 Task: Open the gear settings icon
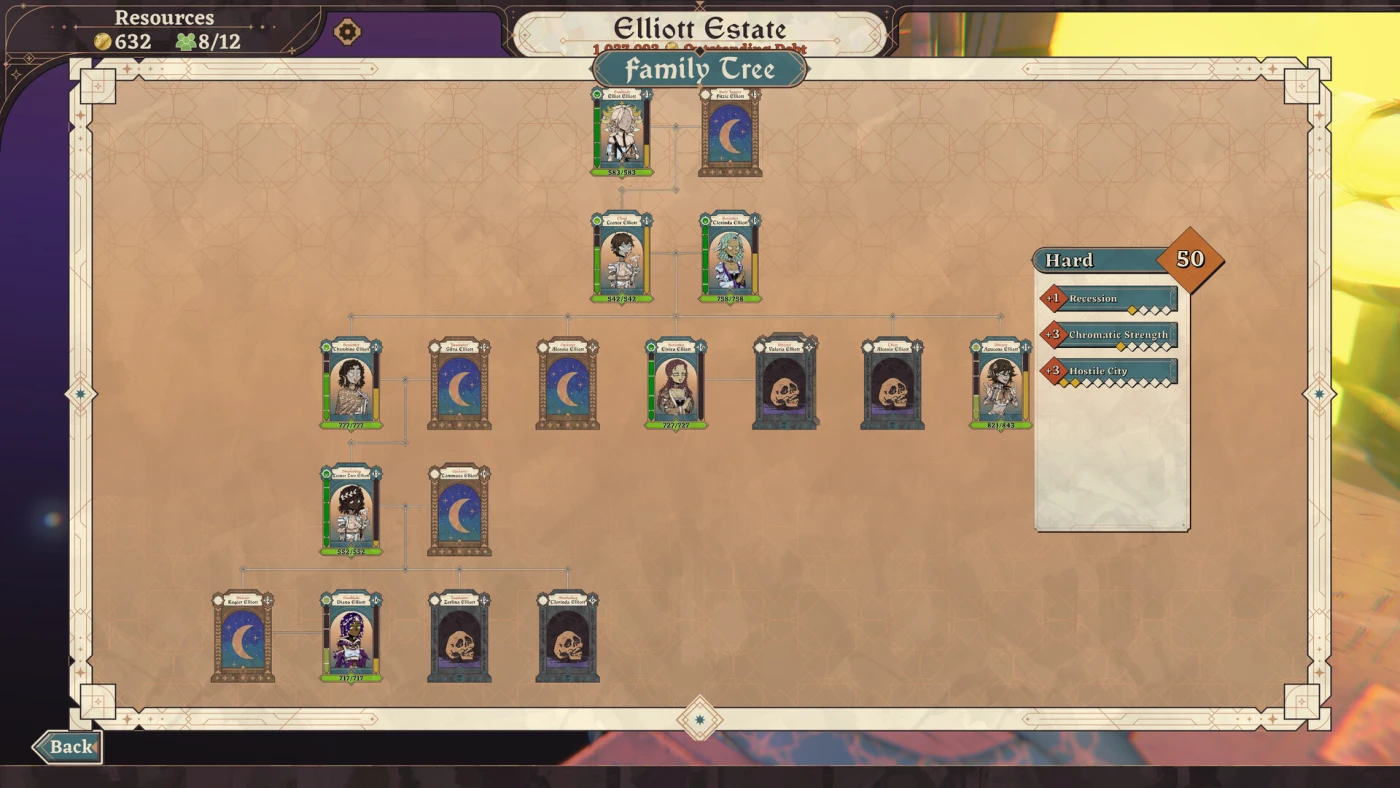(346, 32)
